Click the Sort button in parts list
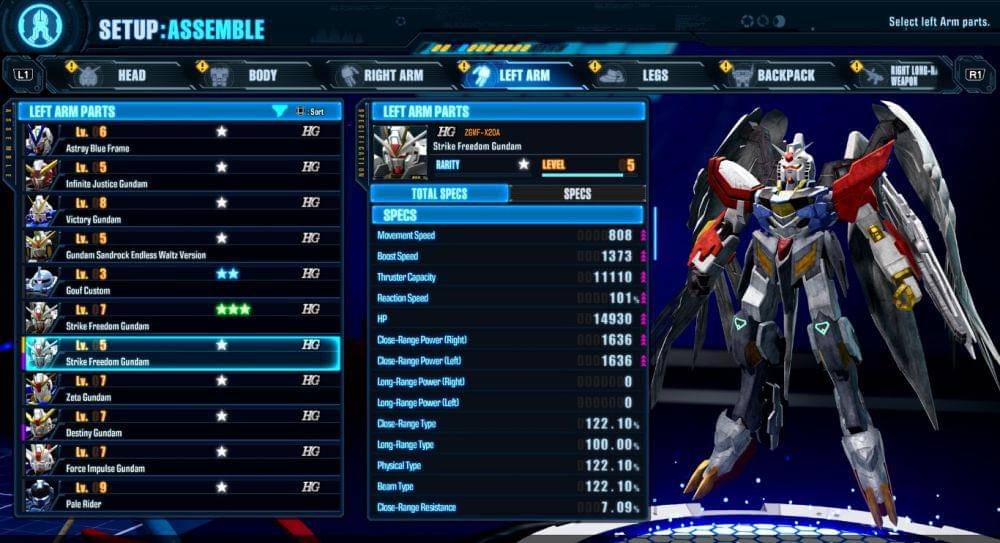1000x543 pixels. pyautogui.click(x=308, y=111)
